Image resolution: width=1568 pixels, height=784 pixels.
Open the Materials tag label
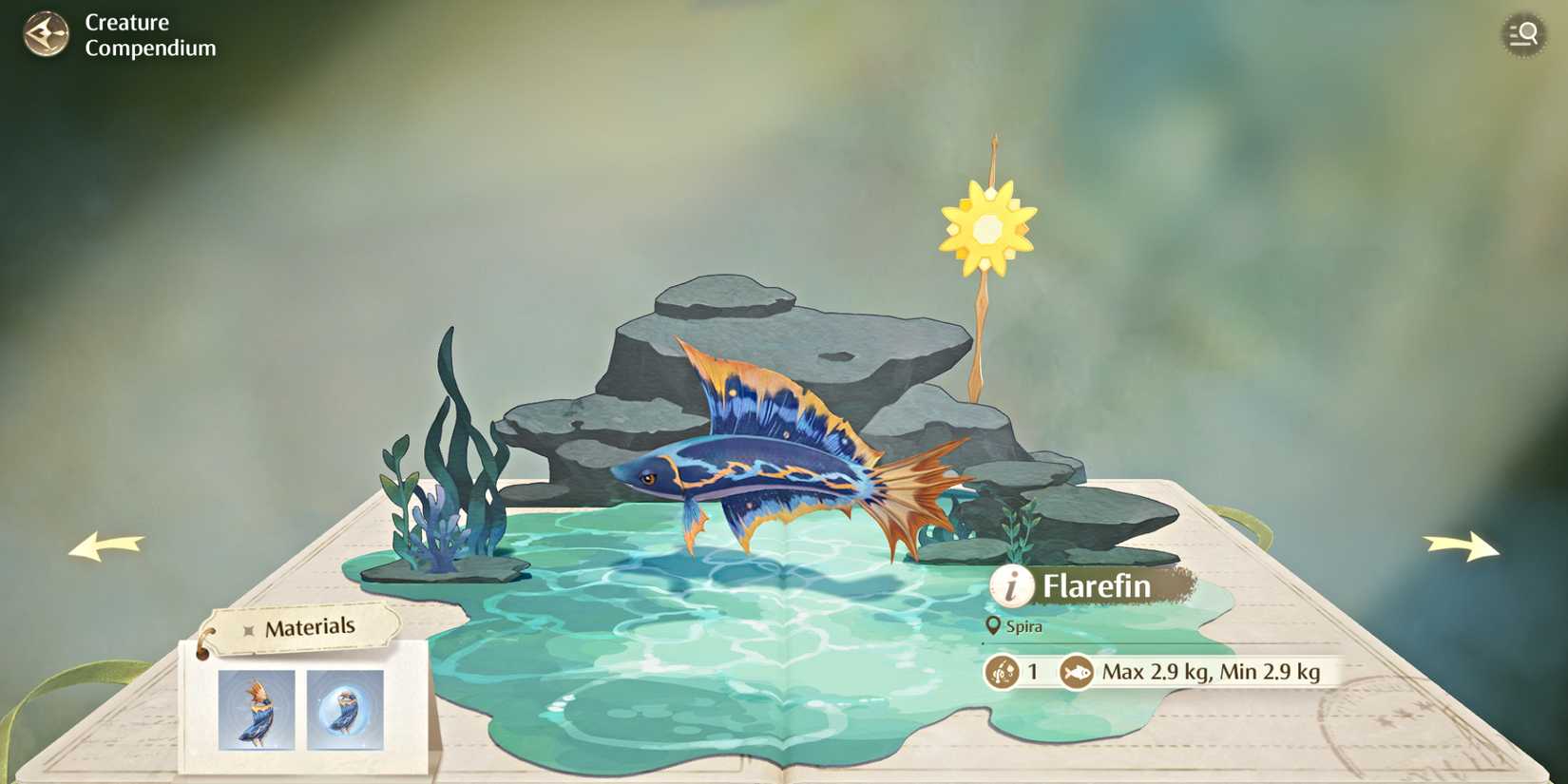click(x=307, y=625)
